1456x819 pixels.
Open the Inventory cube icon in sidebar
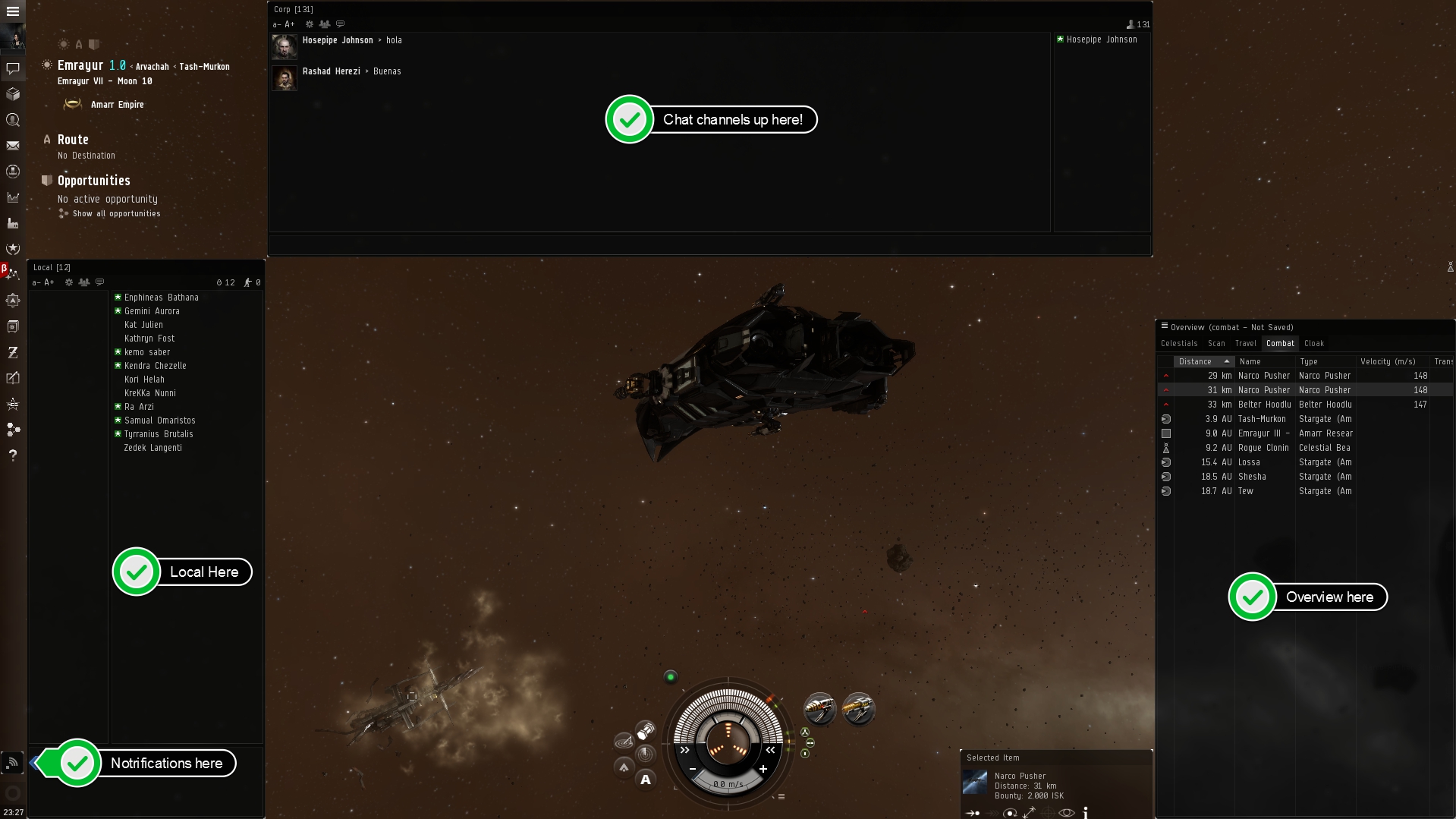tap(12, 95)
